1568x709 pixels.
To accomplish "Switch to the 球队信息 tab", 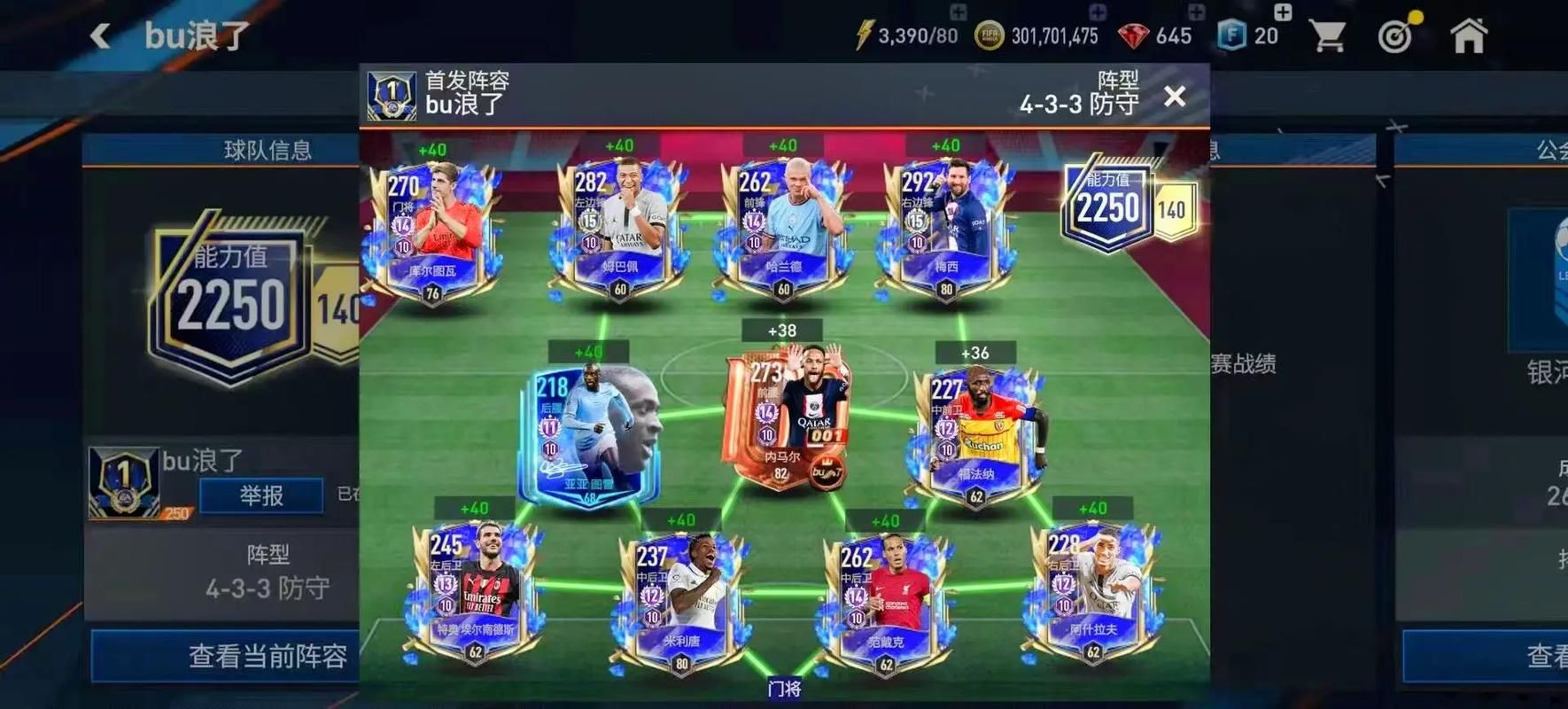I will click(x=268, y=150).
